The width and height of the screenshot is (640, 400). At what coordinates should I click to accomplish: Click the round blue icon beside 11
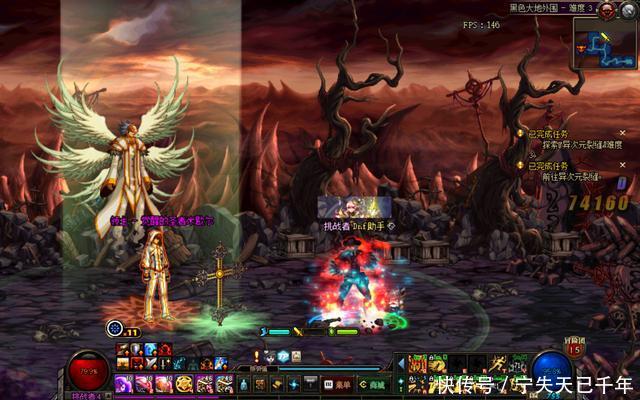pyautogui.click(x=116, y=328)
